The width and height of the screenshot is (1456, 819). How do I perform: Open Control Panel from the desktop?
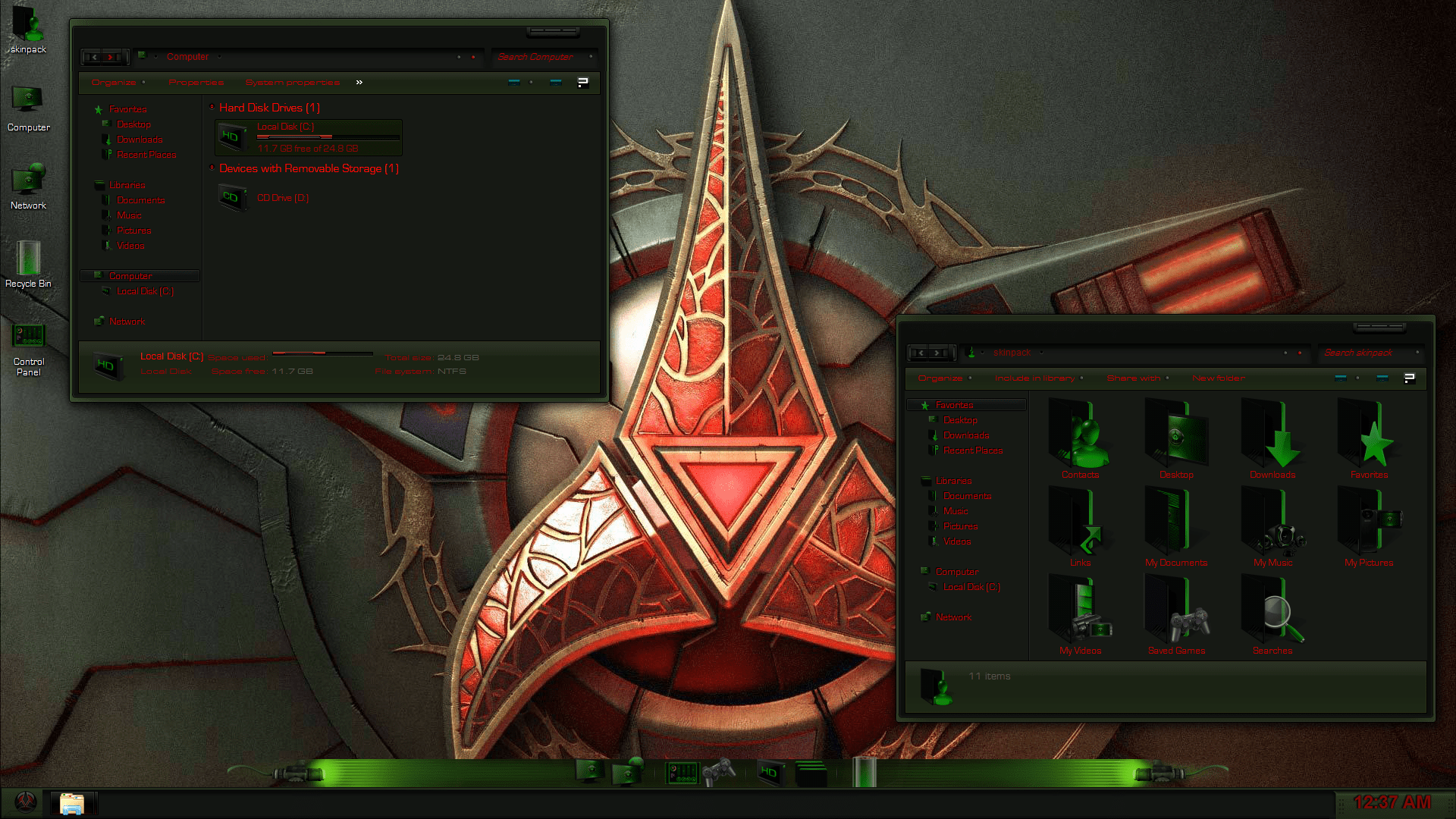[x=29, y=336]
